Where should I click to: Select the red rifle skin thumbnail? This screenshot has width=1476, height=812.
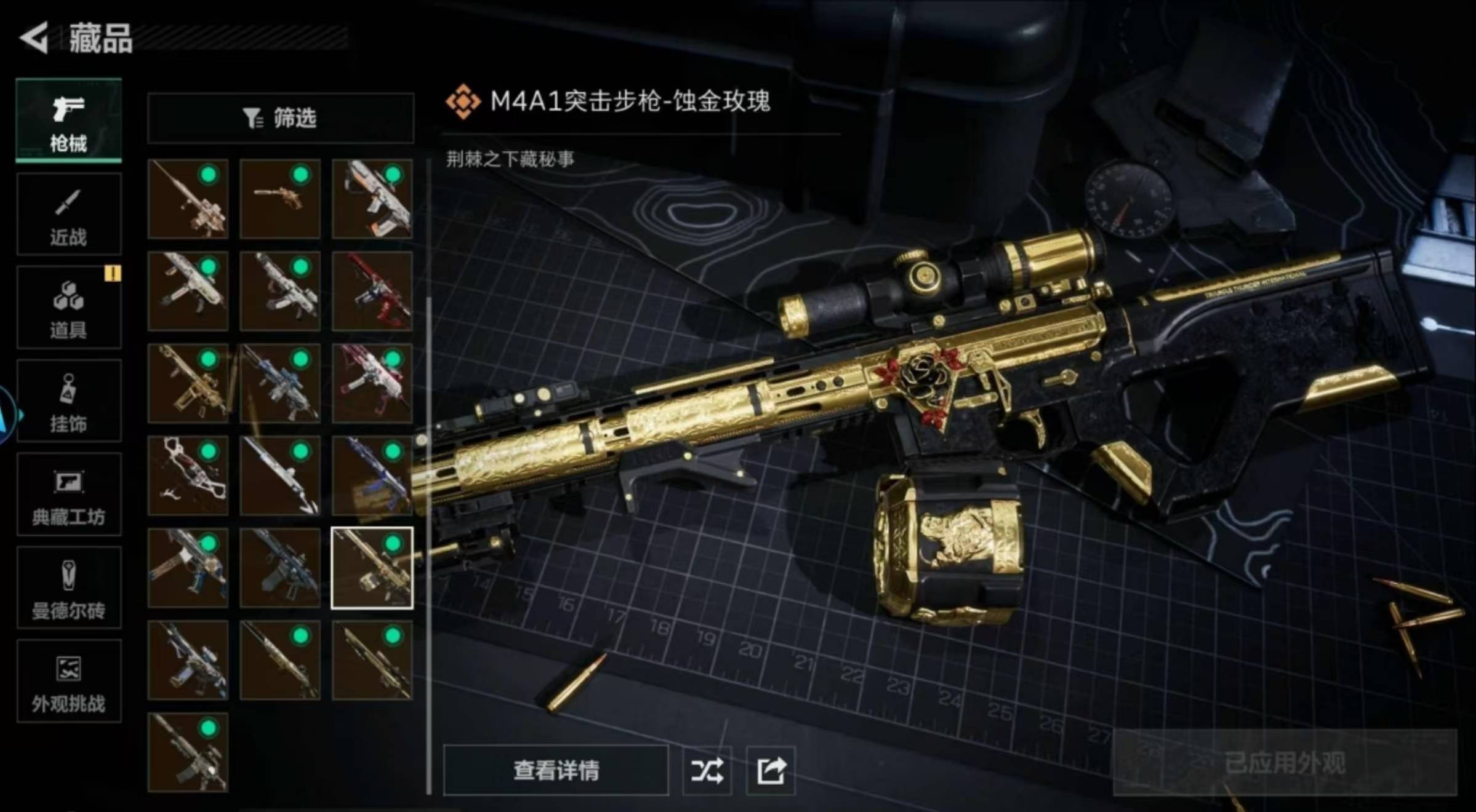coord(372,291)
